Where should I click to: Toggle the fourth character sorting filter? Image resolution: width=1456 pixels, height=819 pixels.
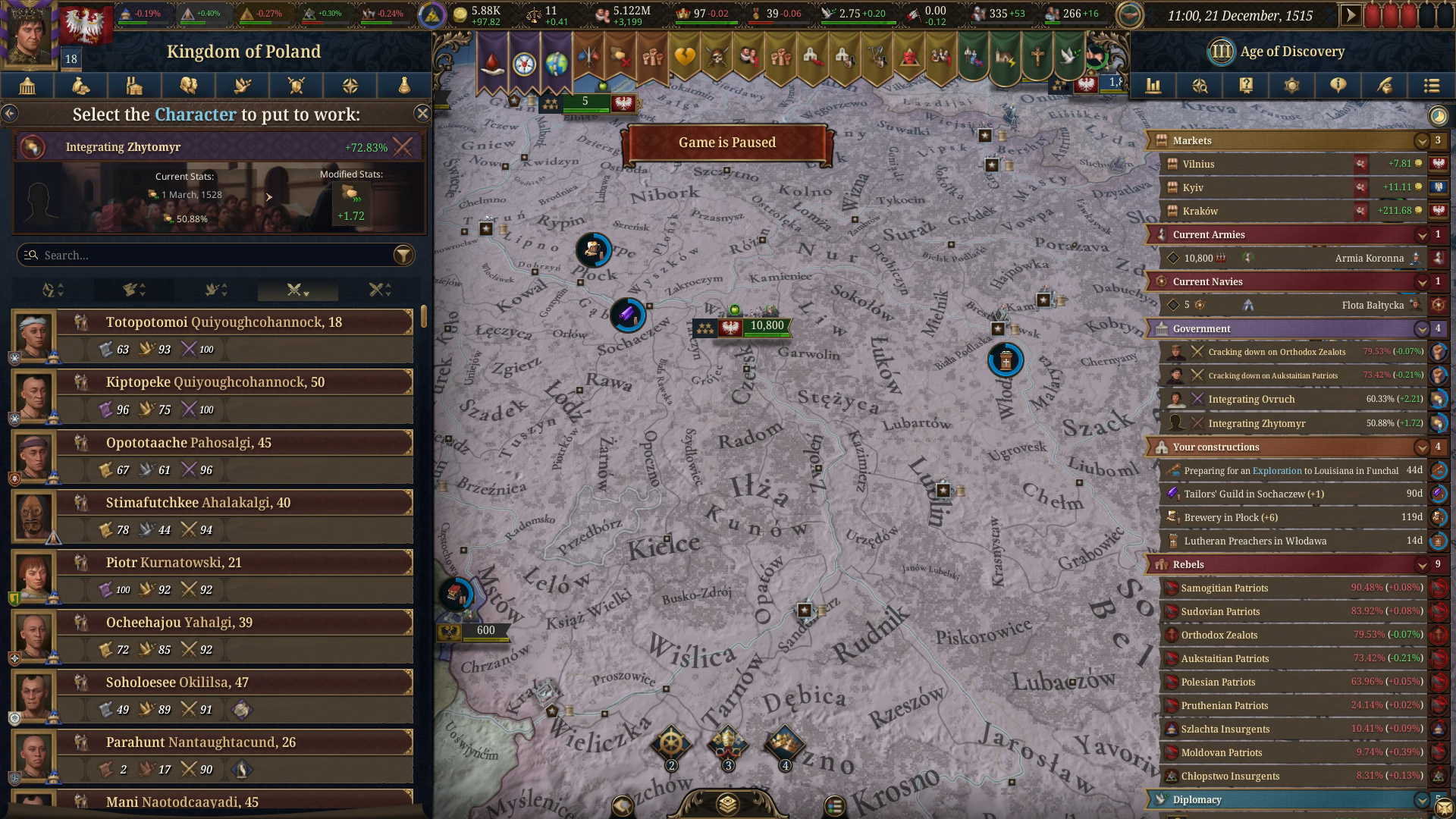point(296,290)
